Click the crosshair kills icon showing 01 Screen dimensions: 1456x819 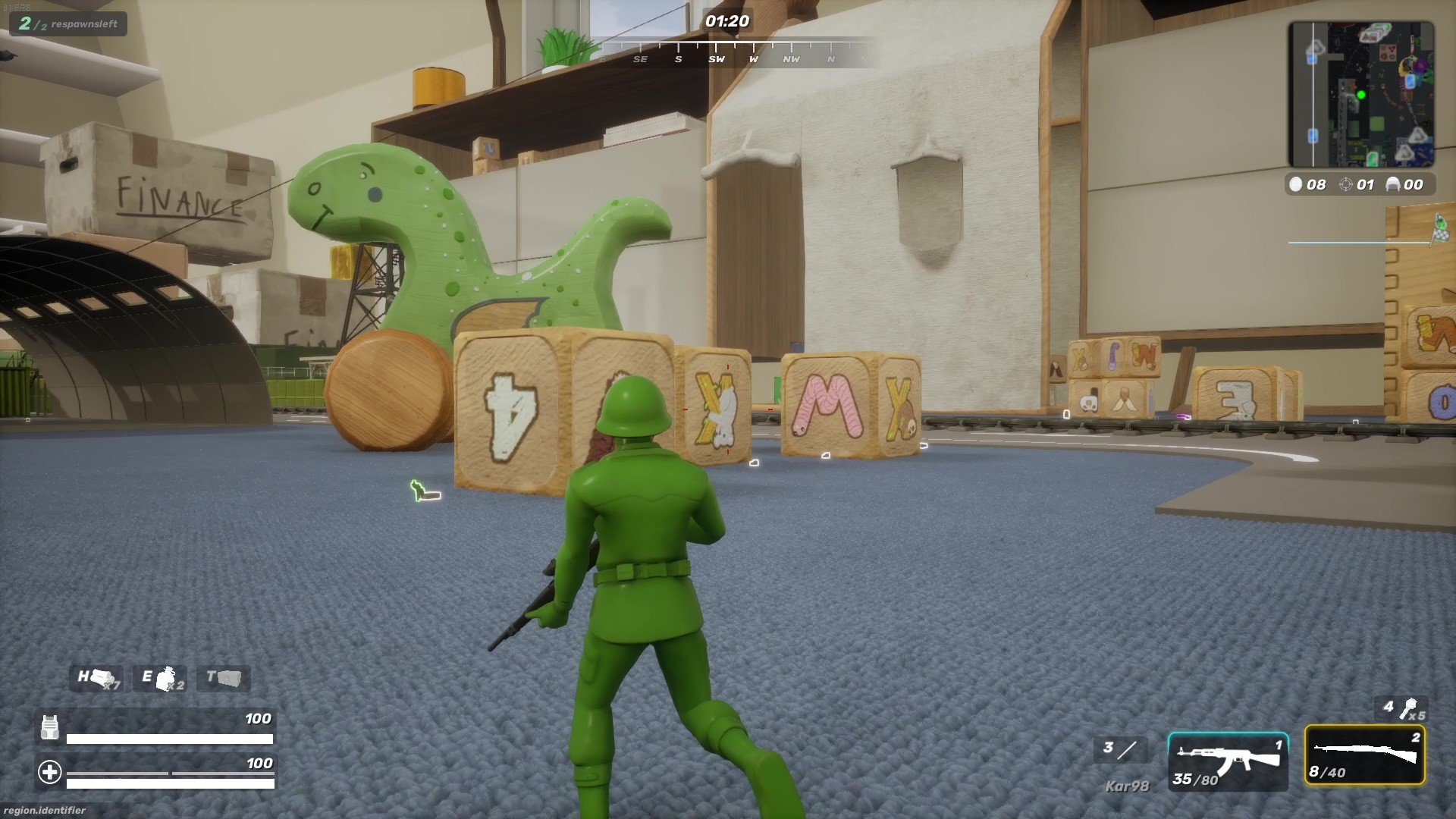[1347, 184]
